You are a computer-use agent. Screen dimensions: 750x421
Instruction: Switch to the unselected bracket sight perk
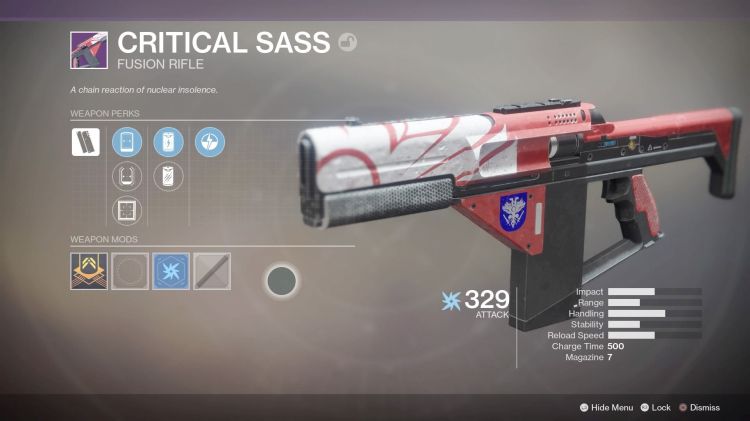click(x=127, y=177)
